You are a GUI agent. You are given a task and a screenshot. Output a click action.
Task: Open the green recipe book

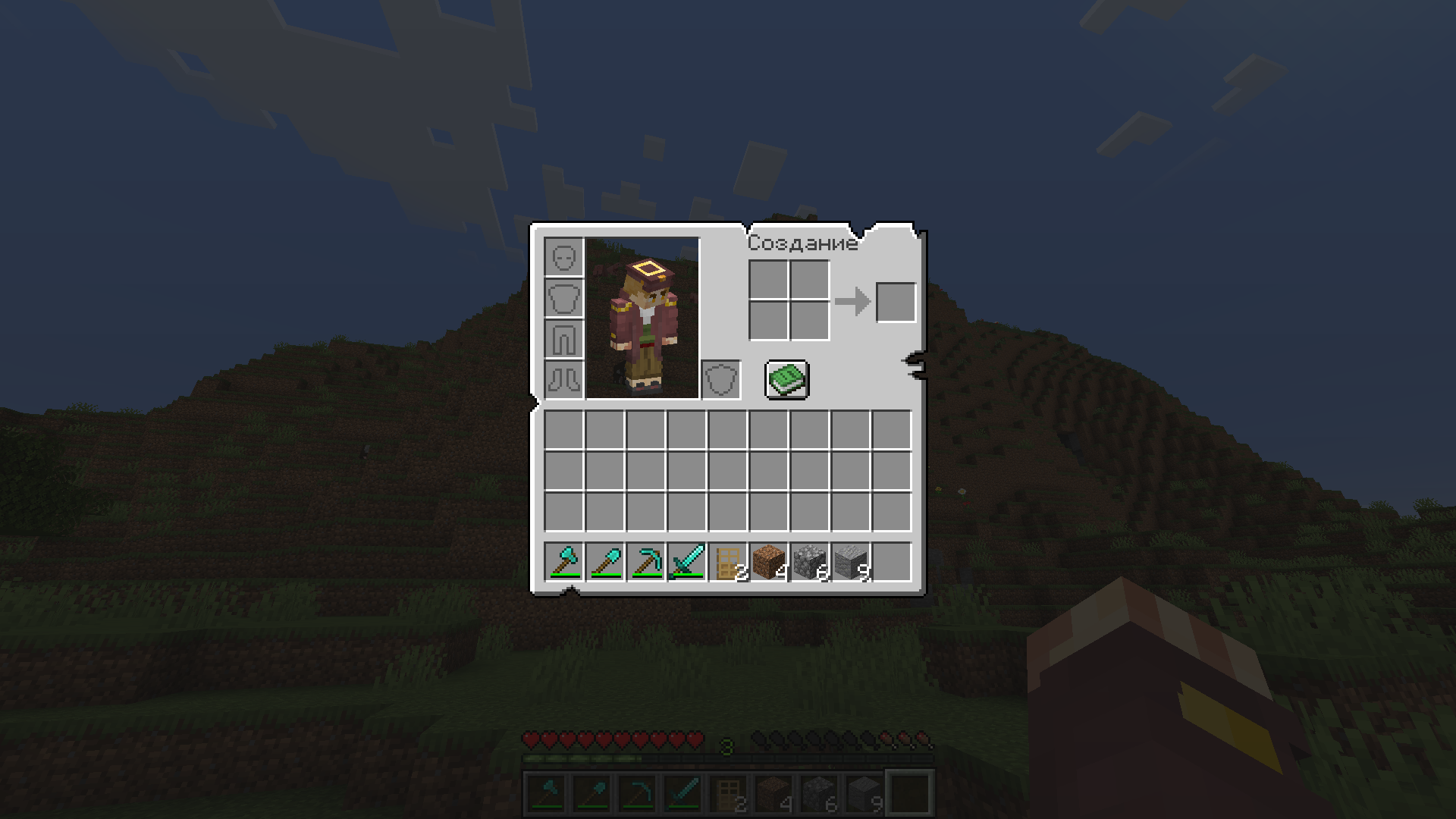point(787,381)
